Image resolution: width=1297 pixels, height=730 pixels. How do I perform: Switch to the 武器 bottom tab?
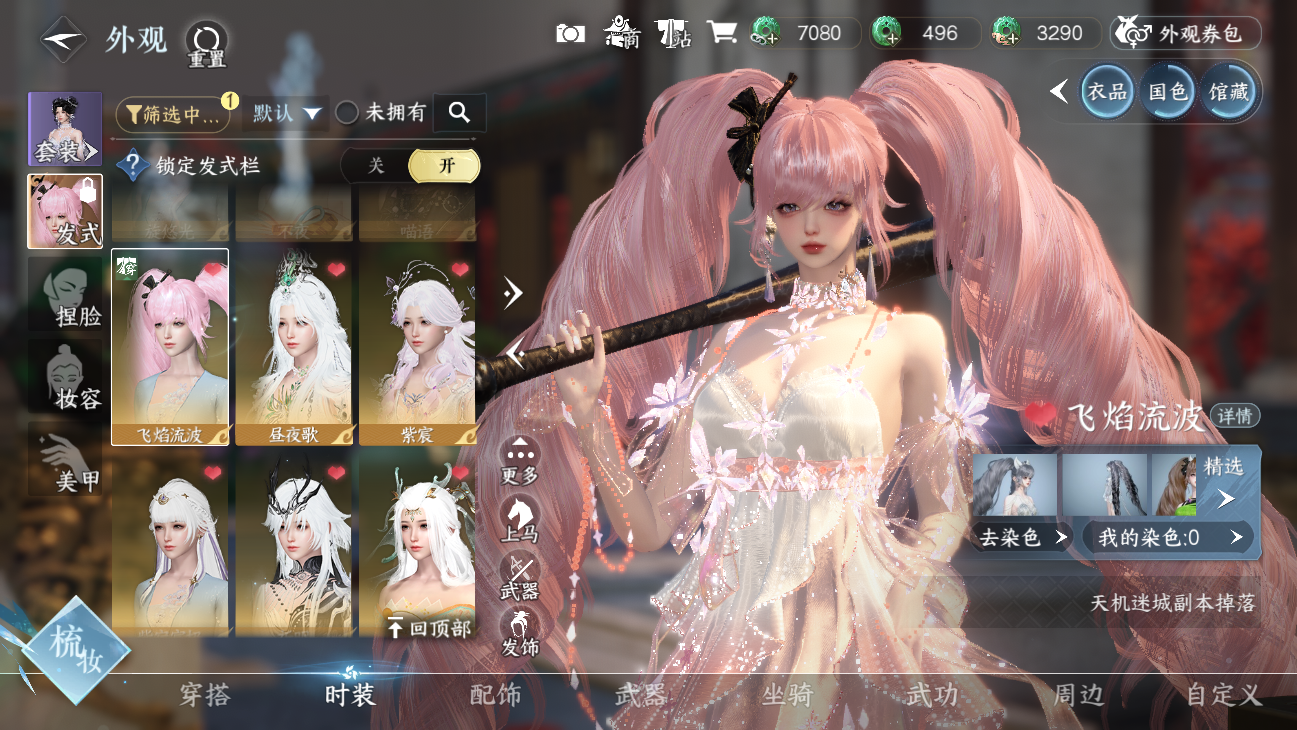[x=640, y=695]
